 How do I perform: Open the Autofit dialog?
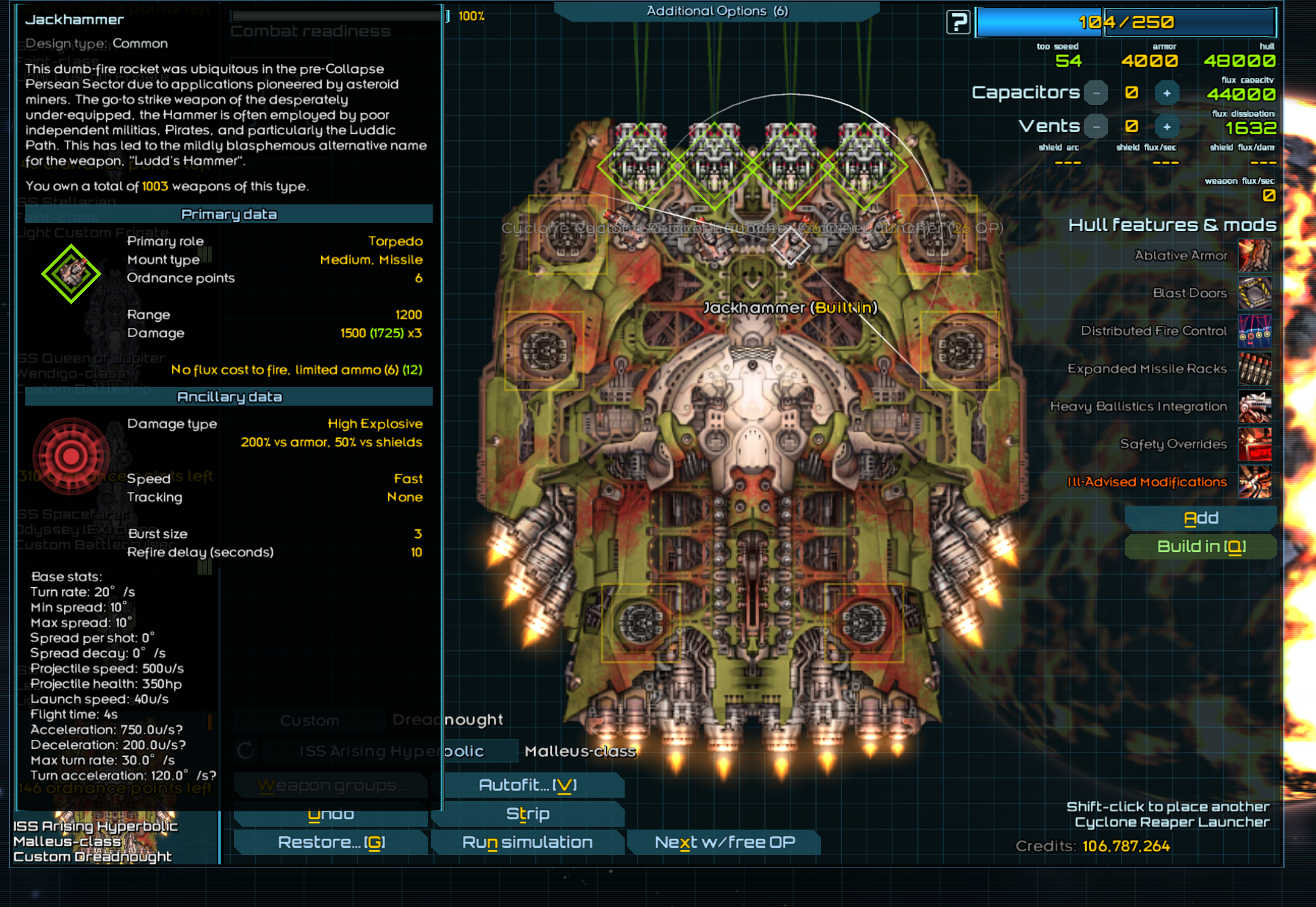tap(528, 785)
